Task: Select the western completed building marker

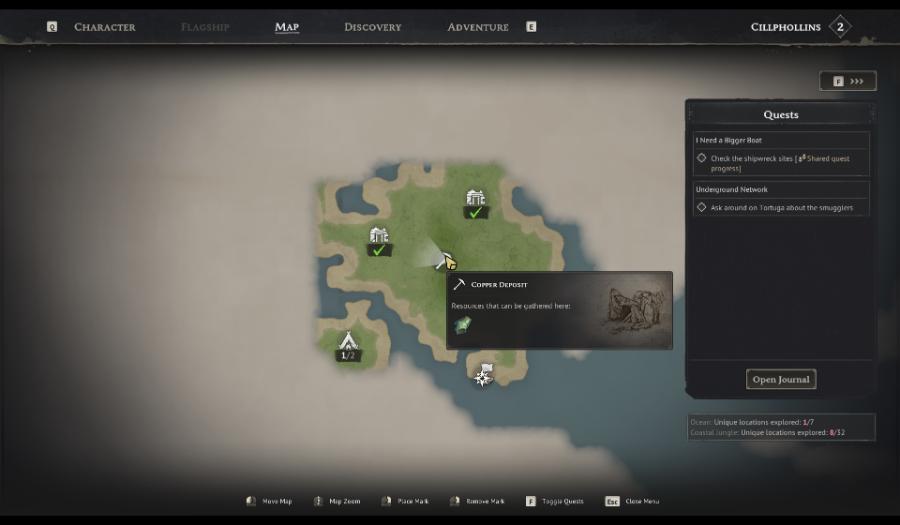Action: (x=378, y=237)
